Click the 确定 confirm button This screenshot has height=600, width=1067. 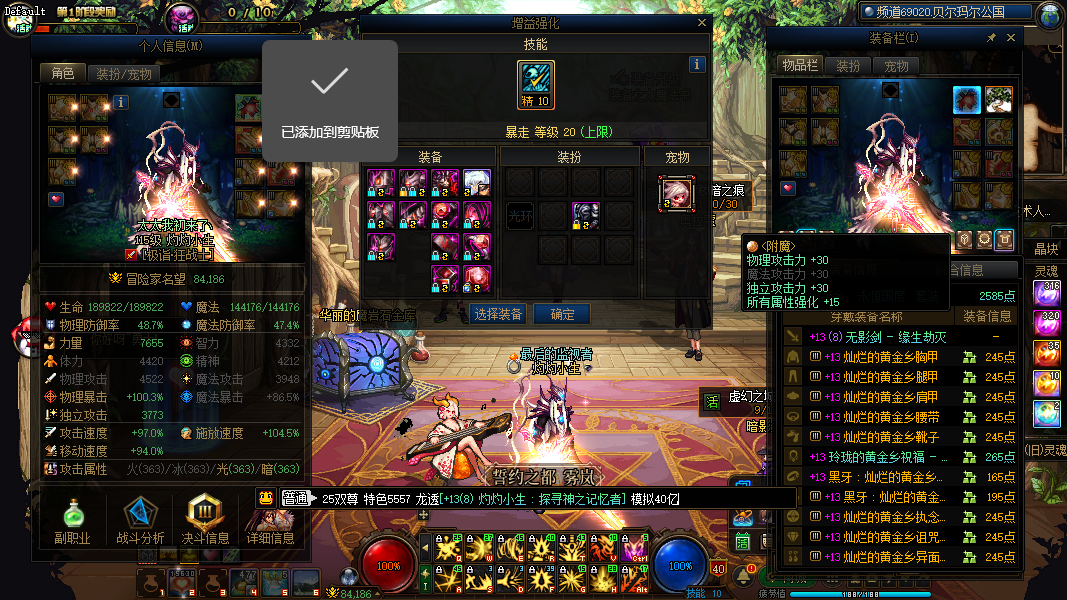pos(562,314)
